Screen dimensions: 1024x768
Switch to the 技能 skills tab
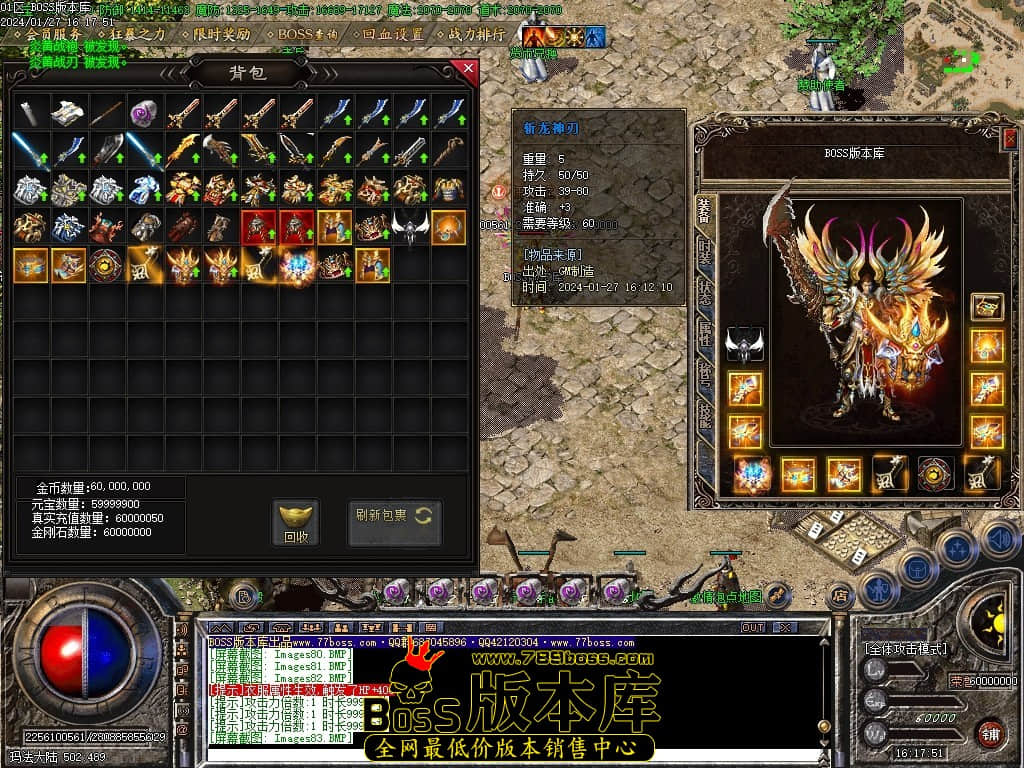pos(705,416)
